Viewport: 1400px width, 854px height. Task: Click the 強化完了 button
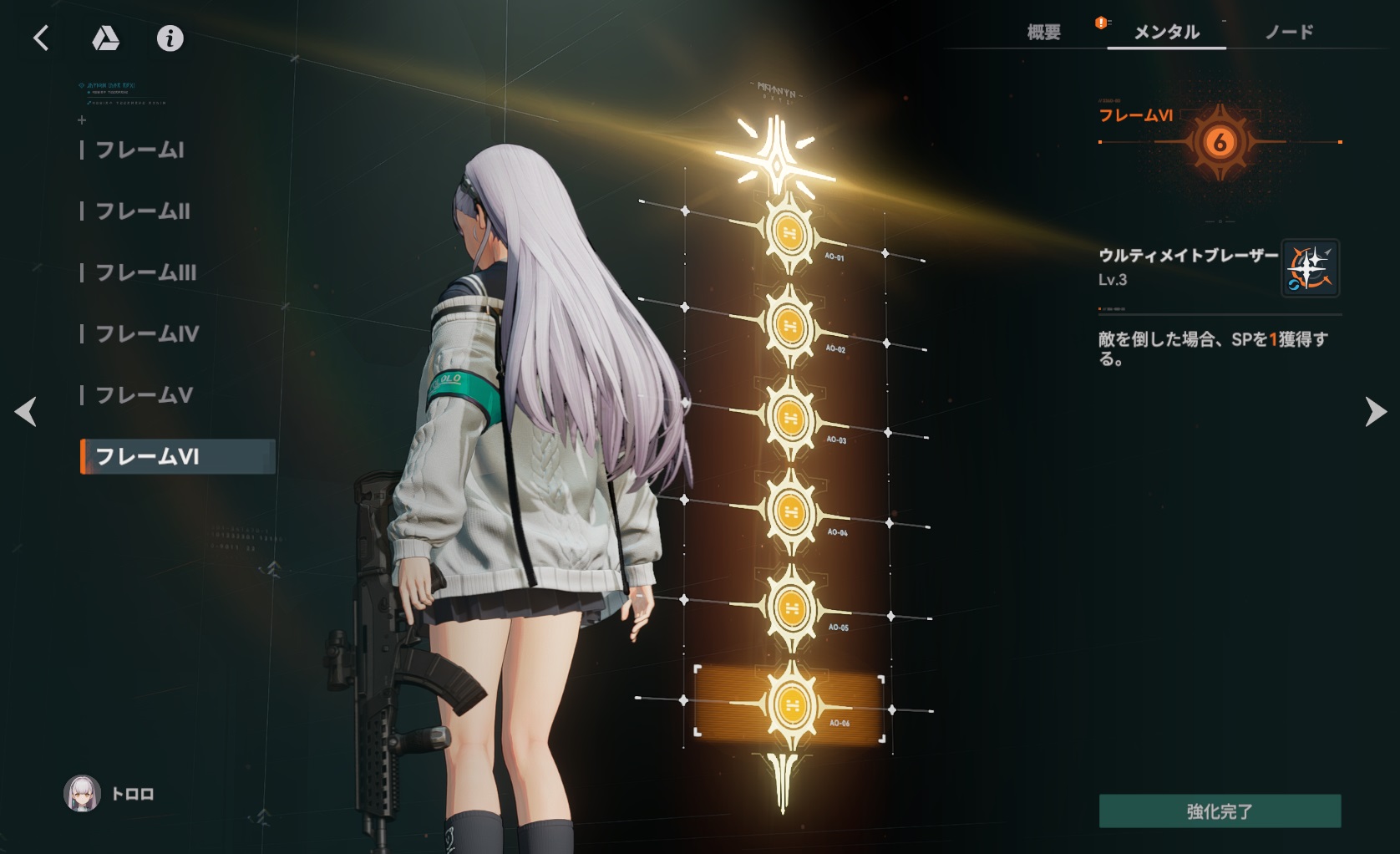1220,811
